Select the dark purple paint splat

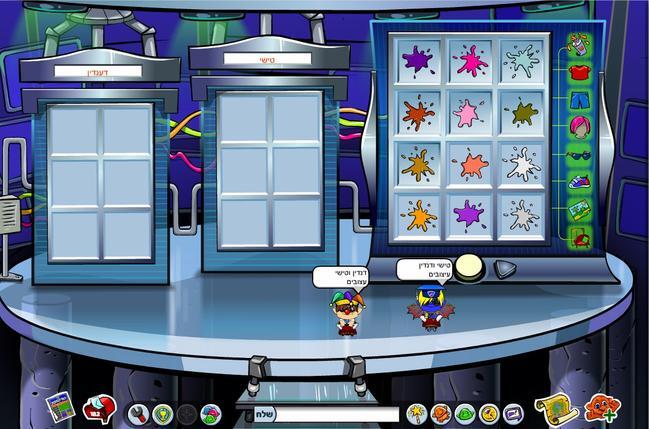(419, 62)
